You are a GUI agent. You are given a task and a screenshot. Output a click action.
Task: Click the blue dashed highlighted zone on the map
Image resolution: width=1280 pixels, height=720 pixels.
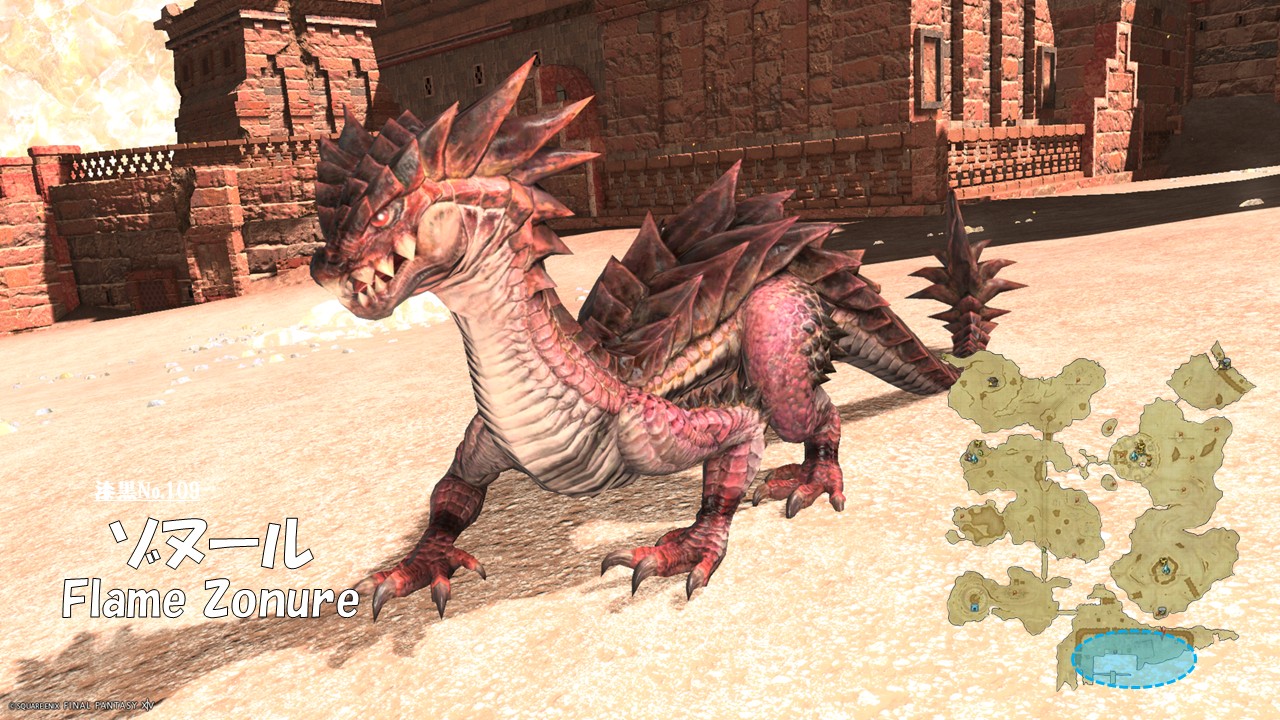coord(1133,659)
